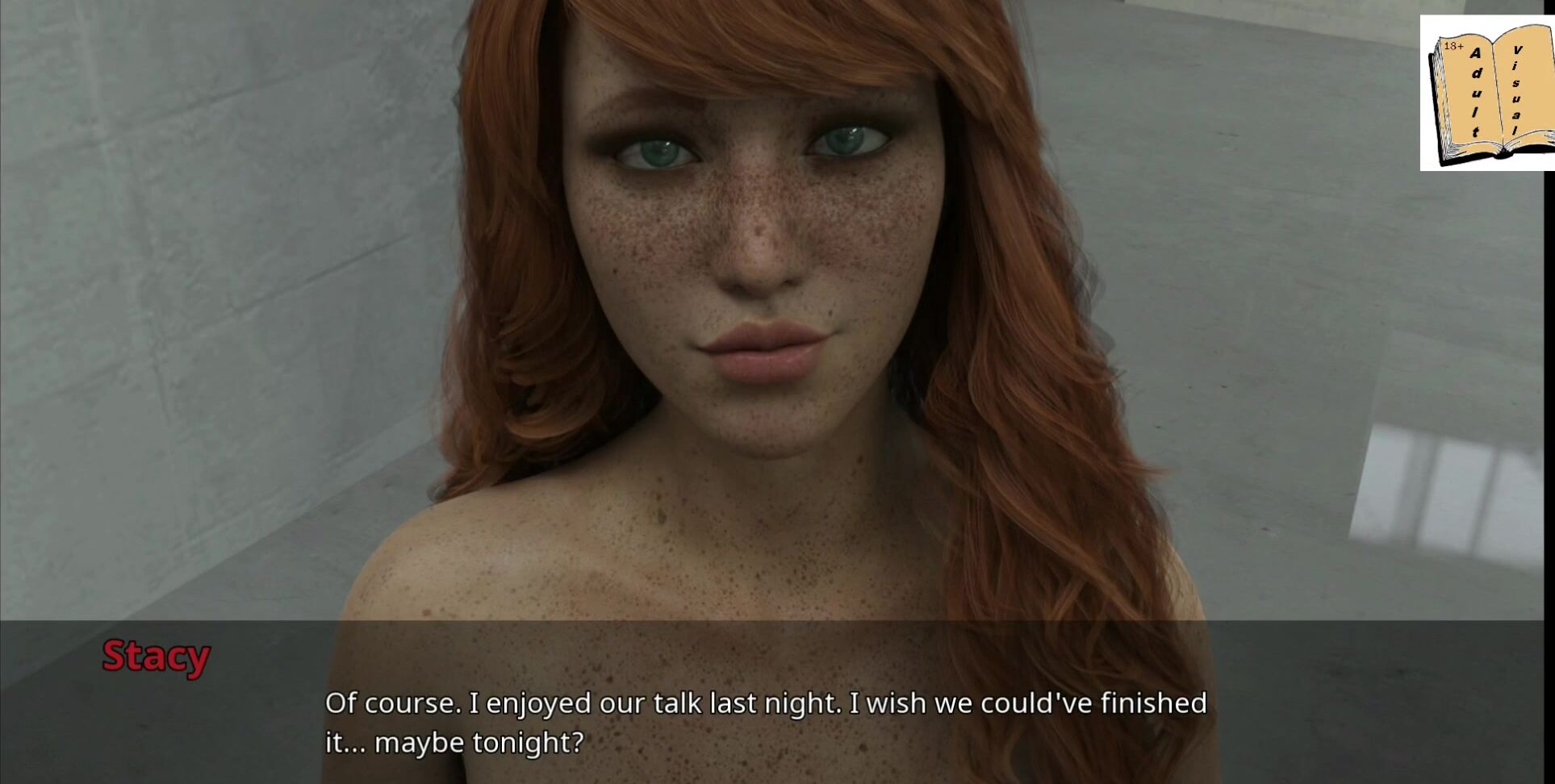Click the 18+ age rating mark
The image size is (1555, 784).
(x=1454, y=46)
